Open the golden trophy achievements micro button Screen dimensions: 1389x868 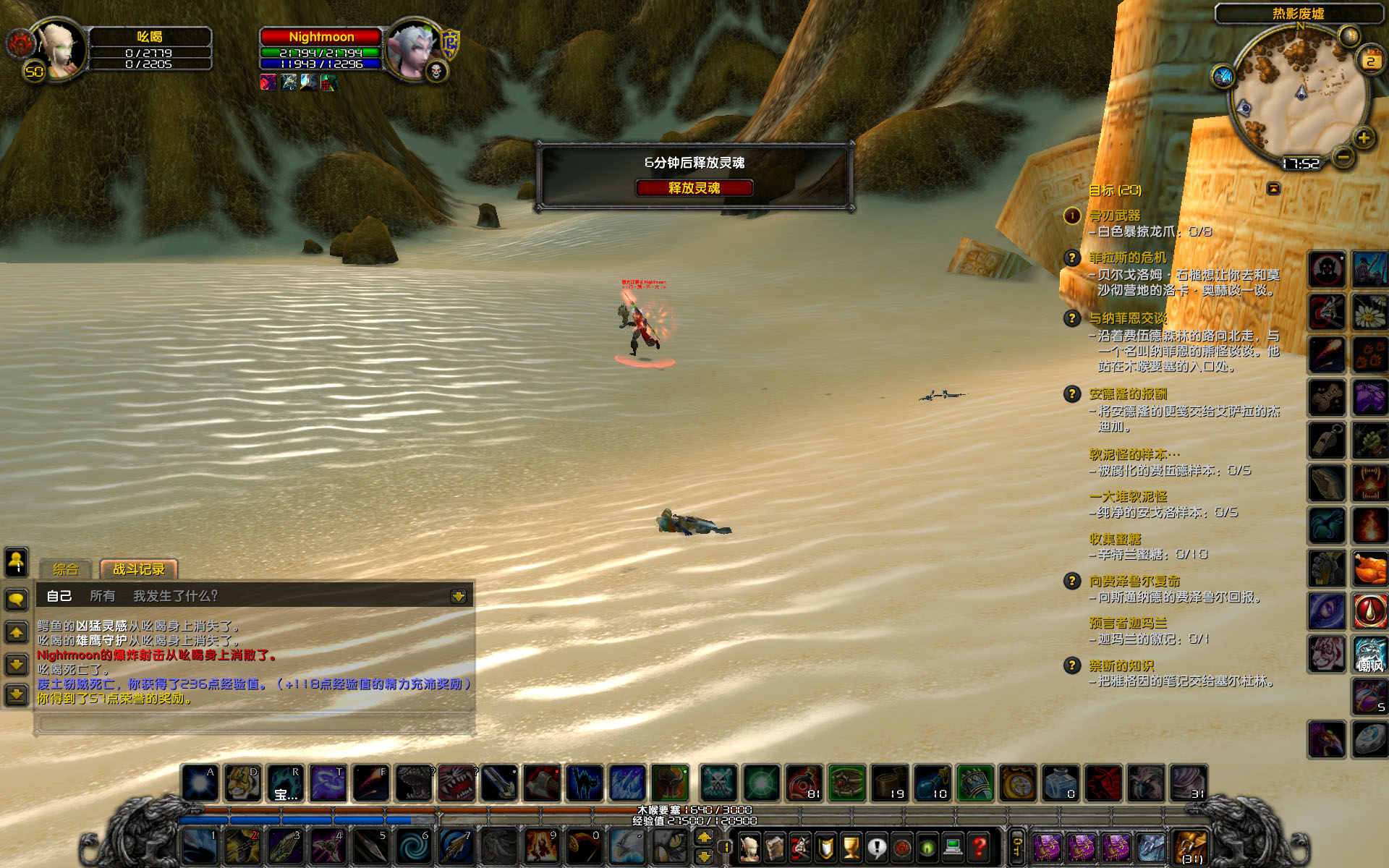(851, 846)
